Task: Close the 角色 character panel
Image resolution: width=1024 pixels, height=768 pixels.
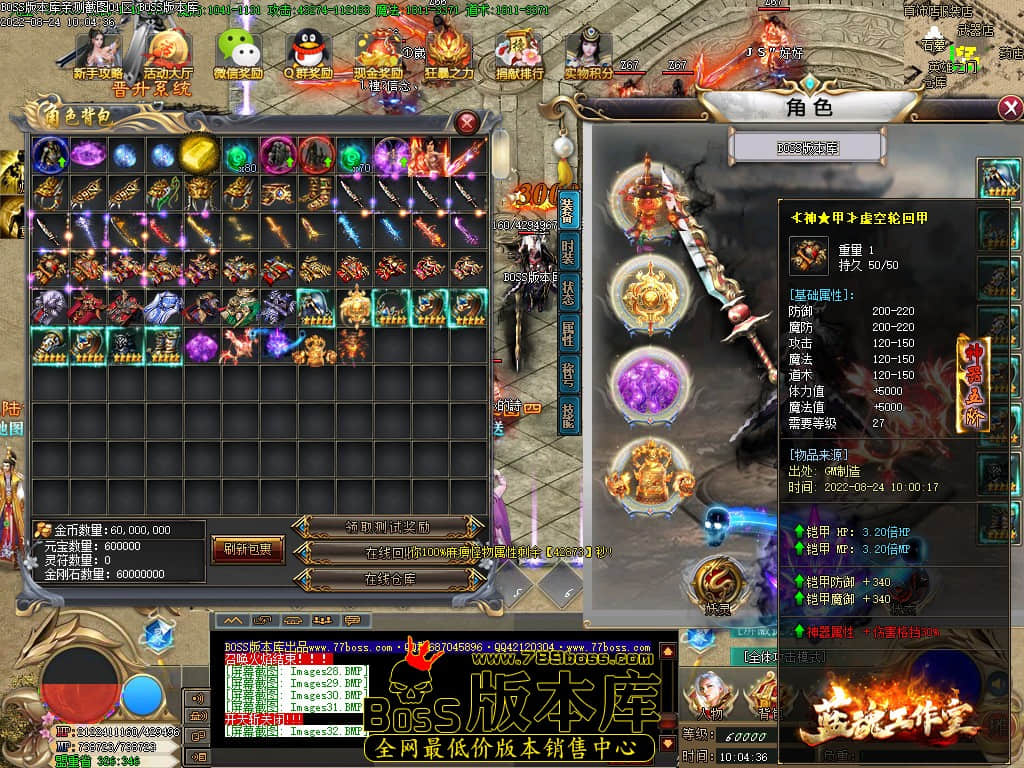Action: (x=1010, y=108)
